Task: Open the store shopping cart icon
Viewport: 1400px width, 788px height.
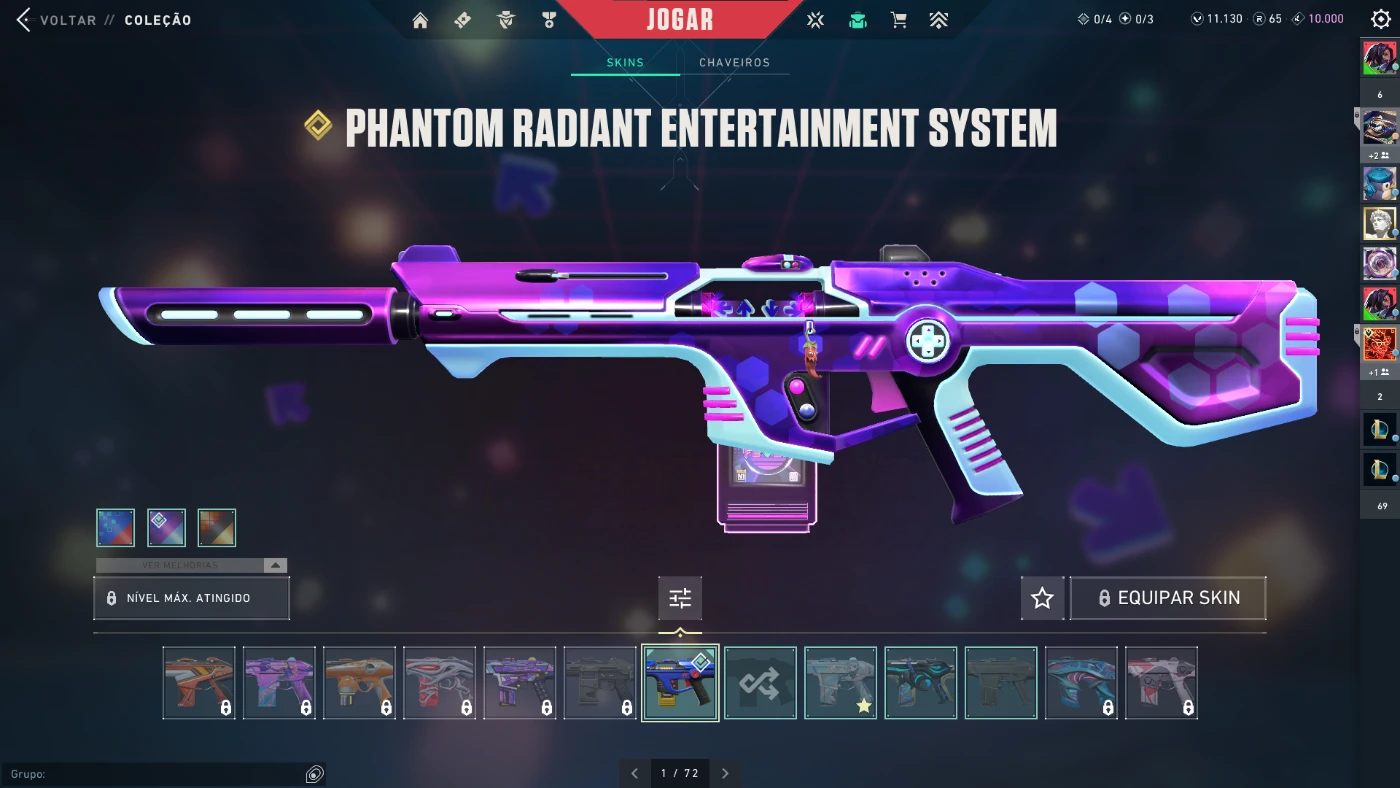Action: [x=899, y=20]
